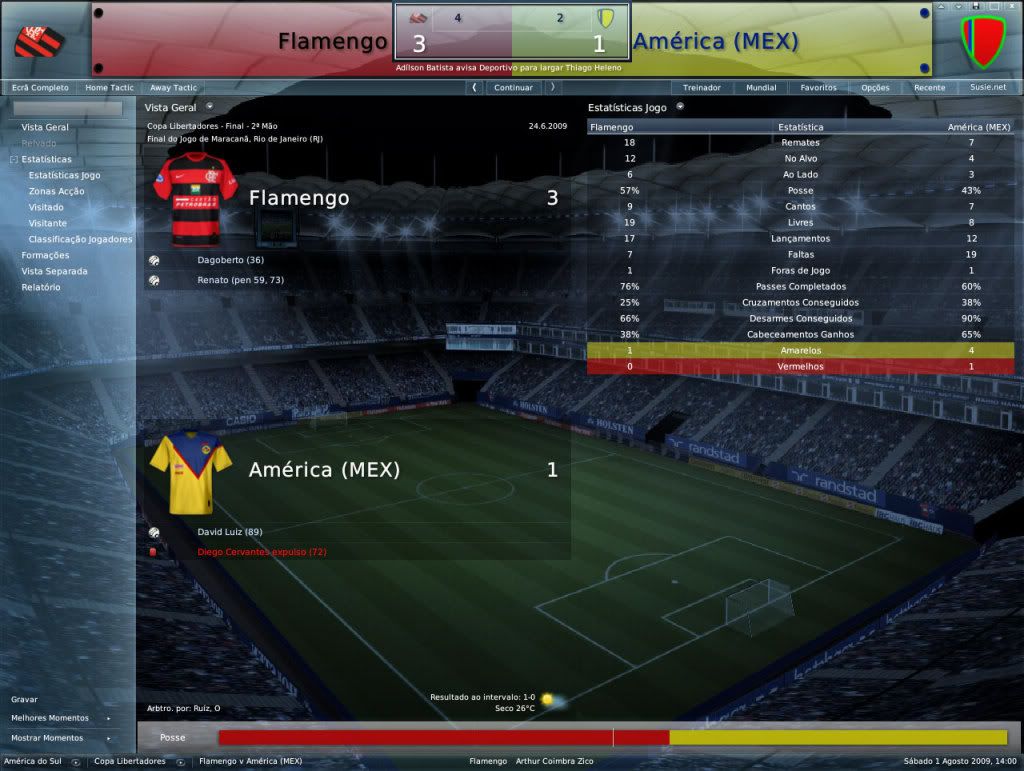Viewport: 1024px width, 771px height.
Task: Open the Treinador menu
Action: [x=701, y=88]
